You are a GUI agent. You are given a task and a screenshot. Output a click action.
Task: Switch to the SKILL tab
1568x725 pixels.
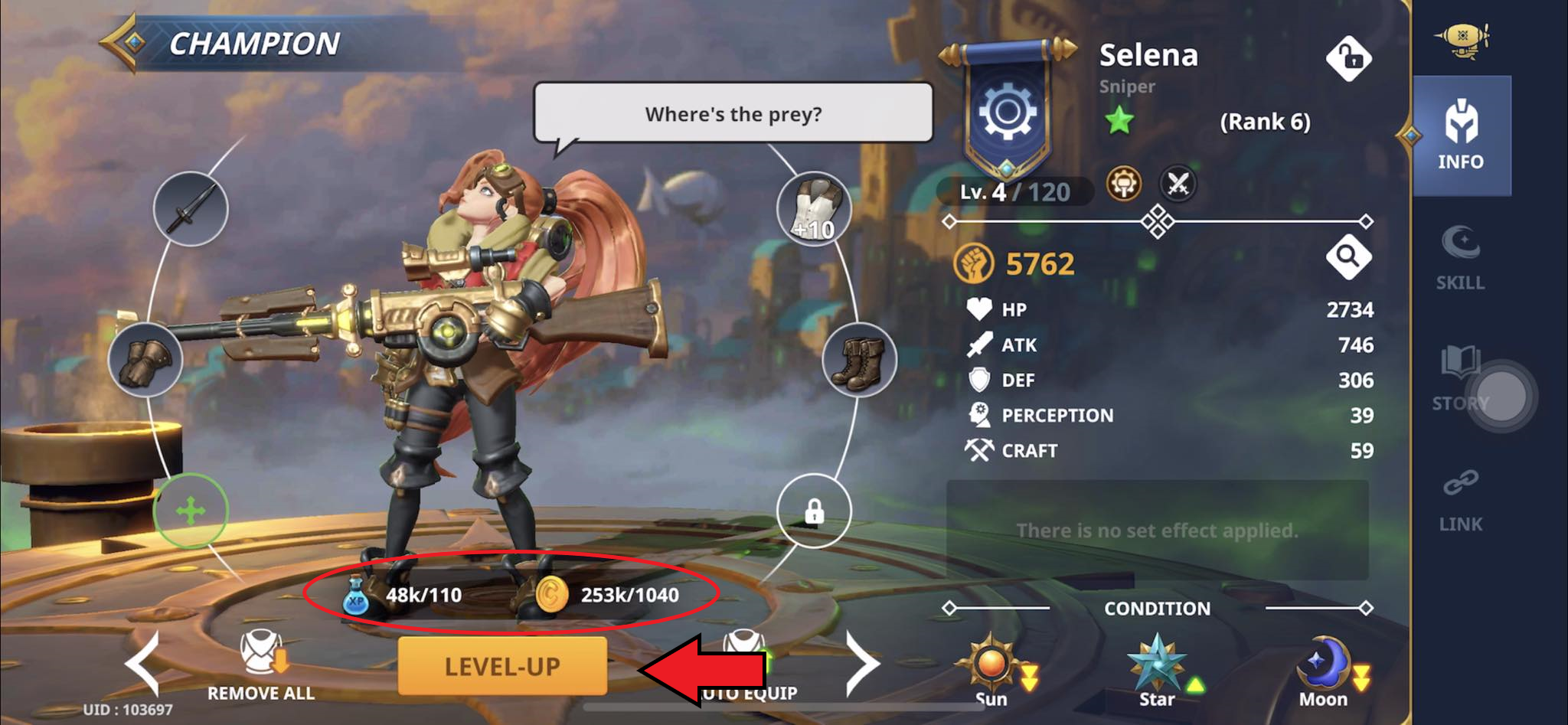point(1460,260)
